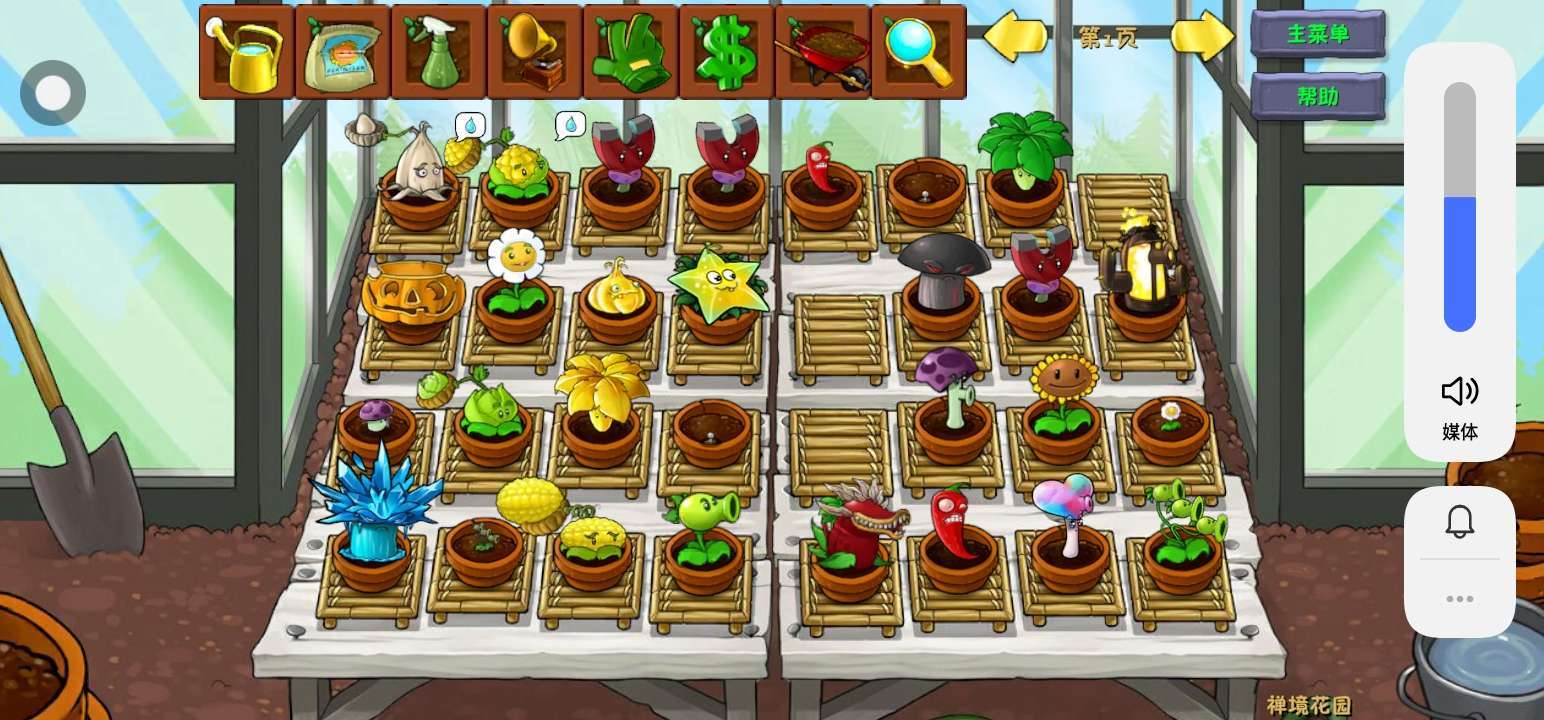The height and width of the screenshot is (720, 1544).
Task: Go to next page with right arrow
Action: [x=1203, y=37]
